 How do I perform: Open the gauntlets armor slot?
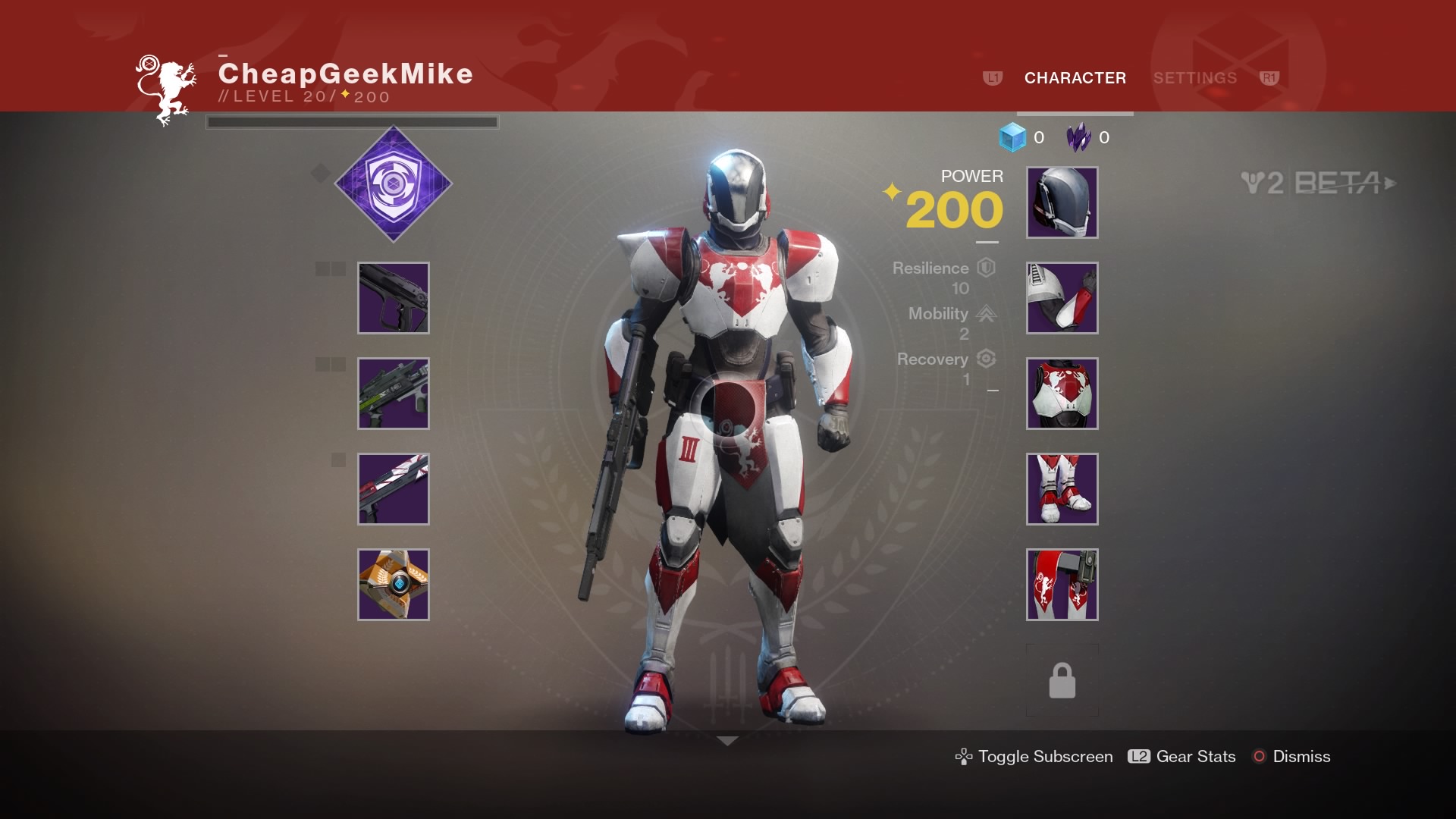[x=1062, y=298]
